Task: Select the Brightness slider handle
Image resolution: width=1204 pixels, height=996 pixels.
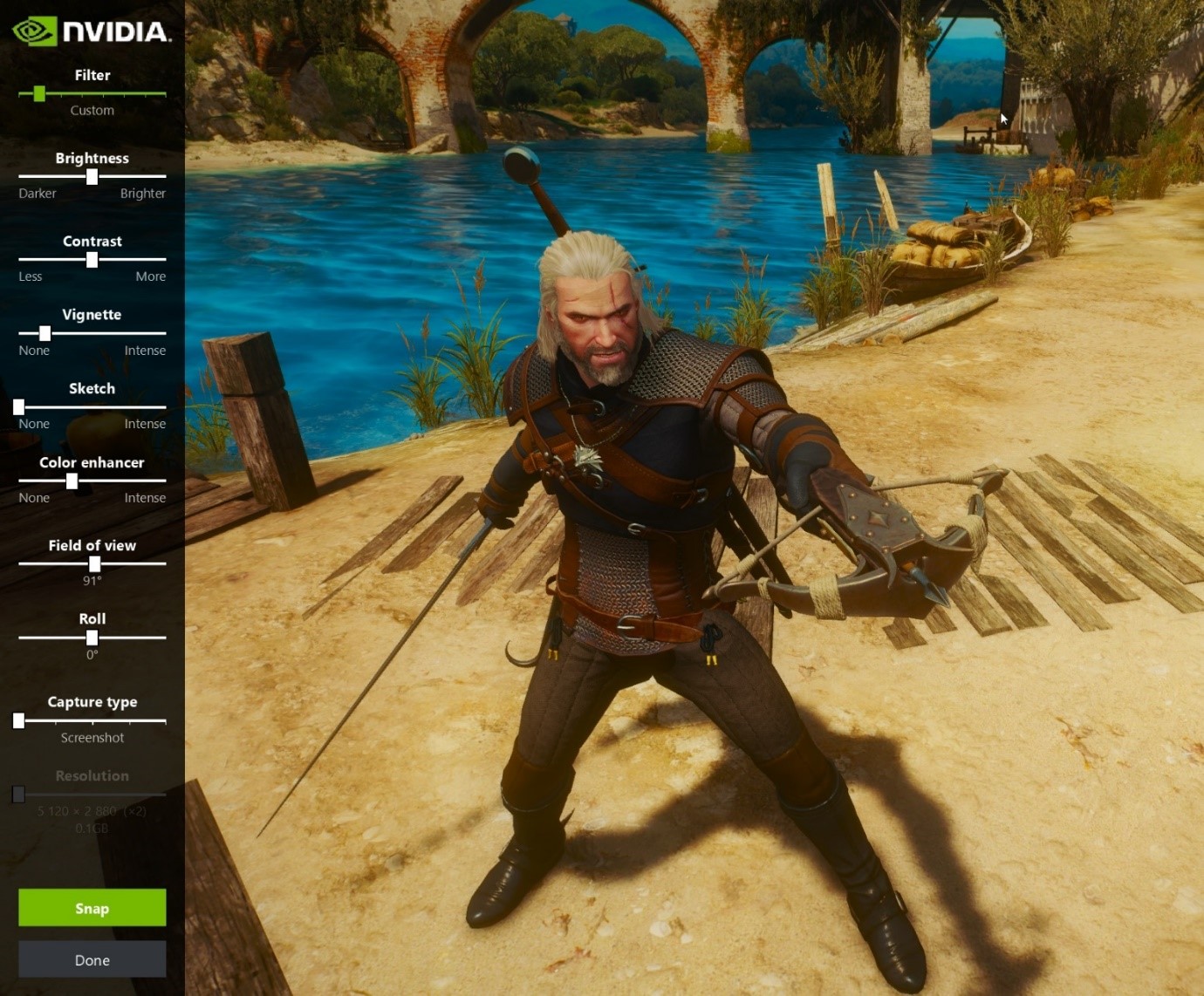Action: (92, 176)
